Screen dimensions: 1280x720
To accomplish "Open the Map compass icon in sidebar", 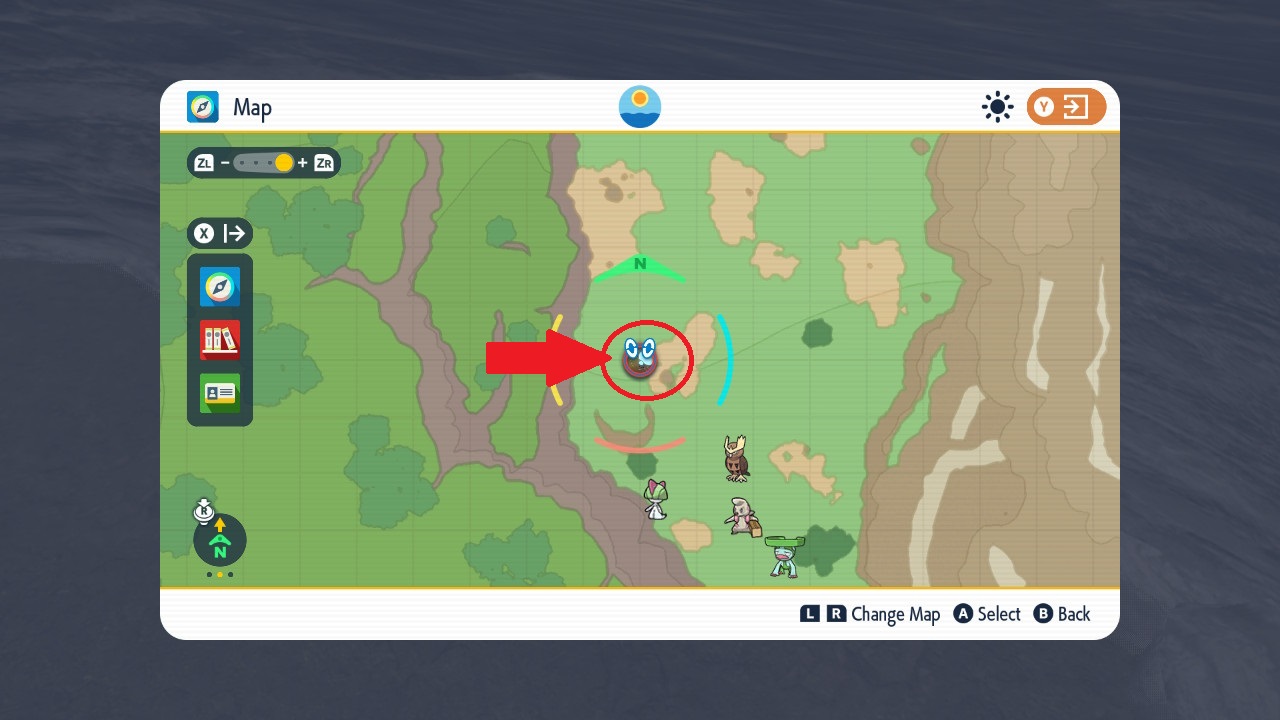I will point(219,286).
